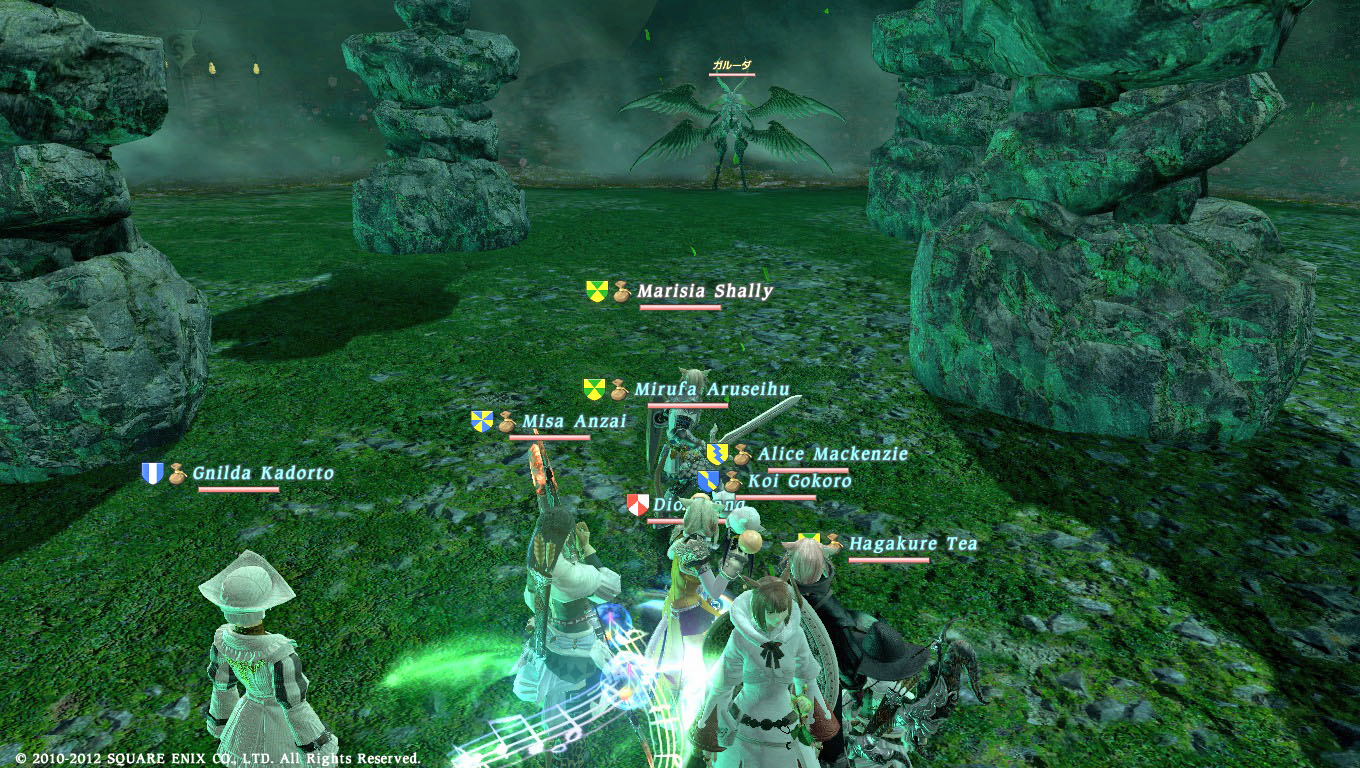Select the Mirufa Aruseihu nameplate

712,388
